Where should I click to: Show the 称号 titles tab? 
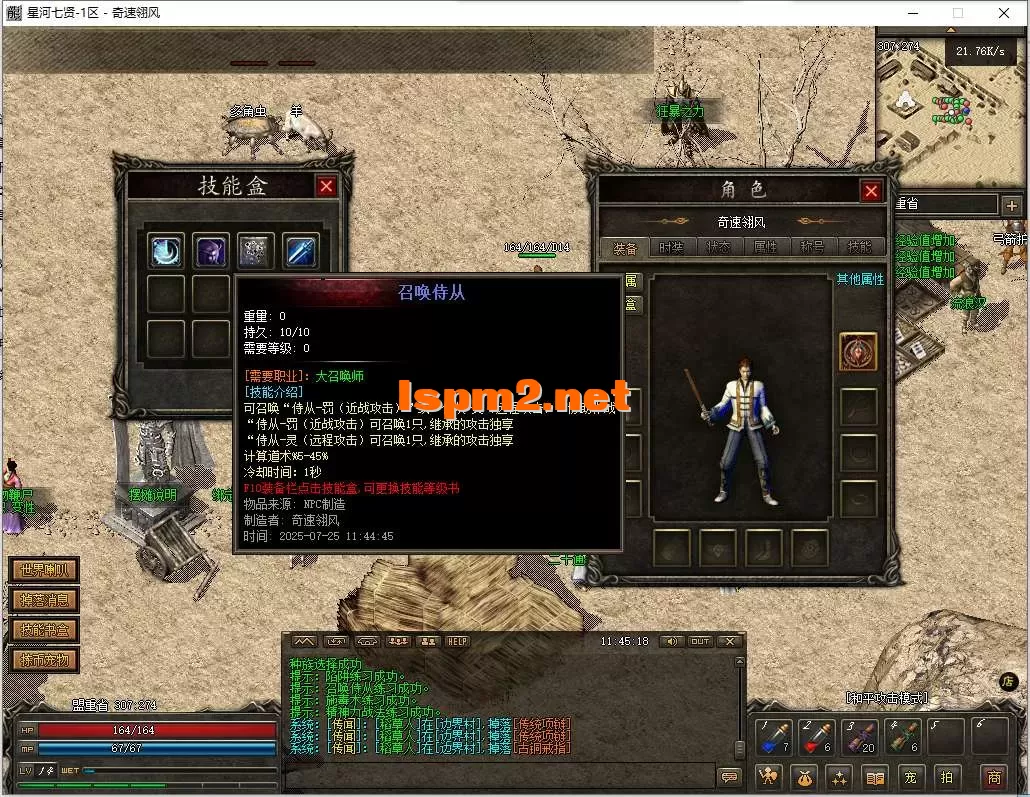pyautogui.click(x=812, y=247)
